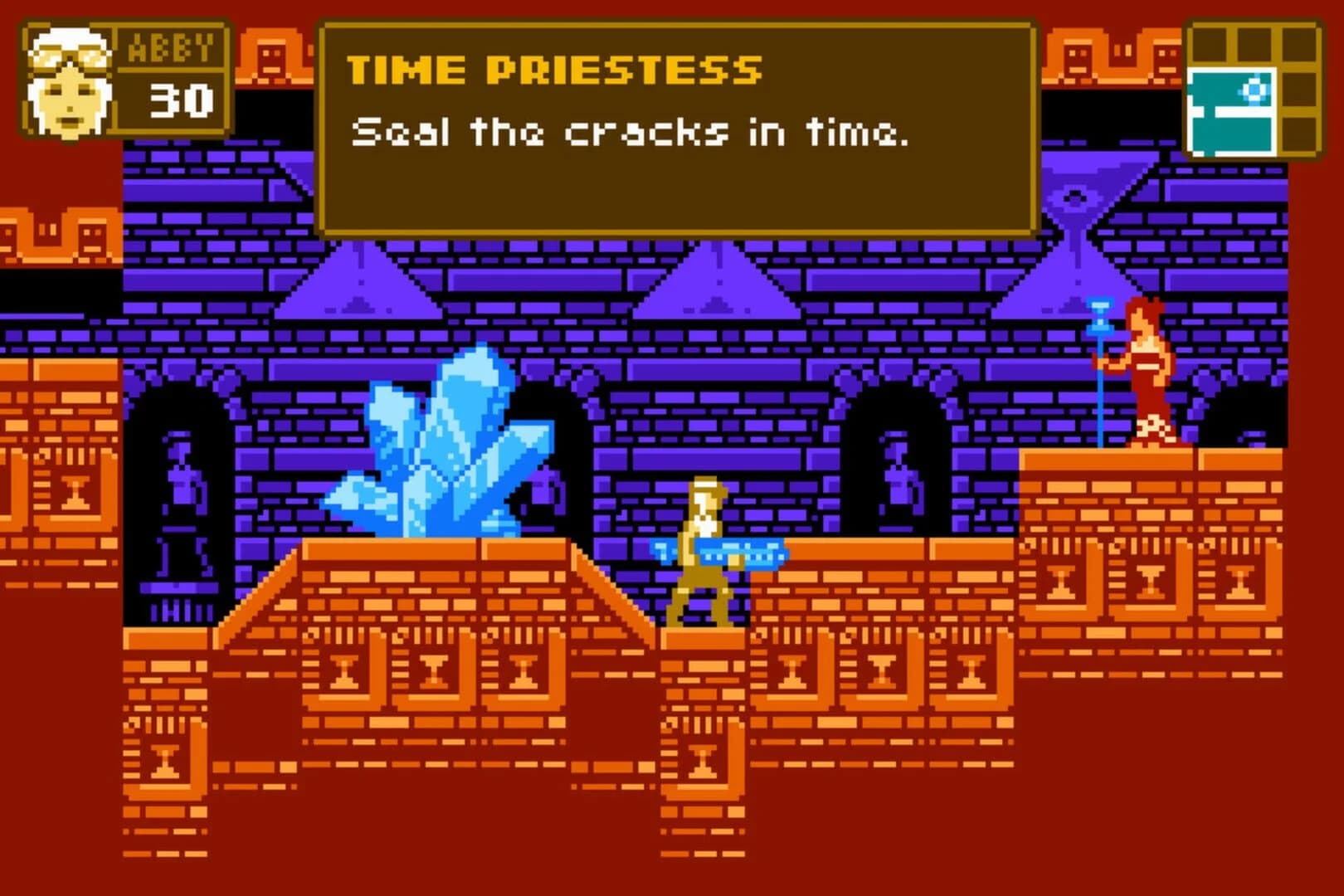Toggle the diamond crack symbol on the minimap
Screen dimensions: 1344x896
click(1254, 90)
